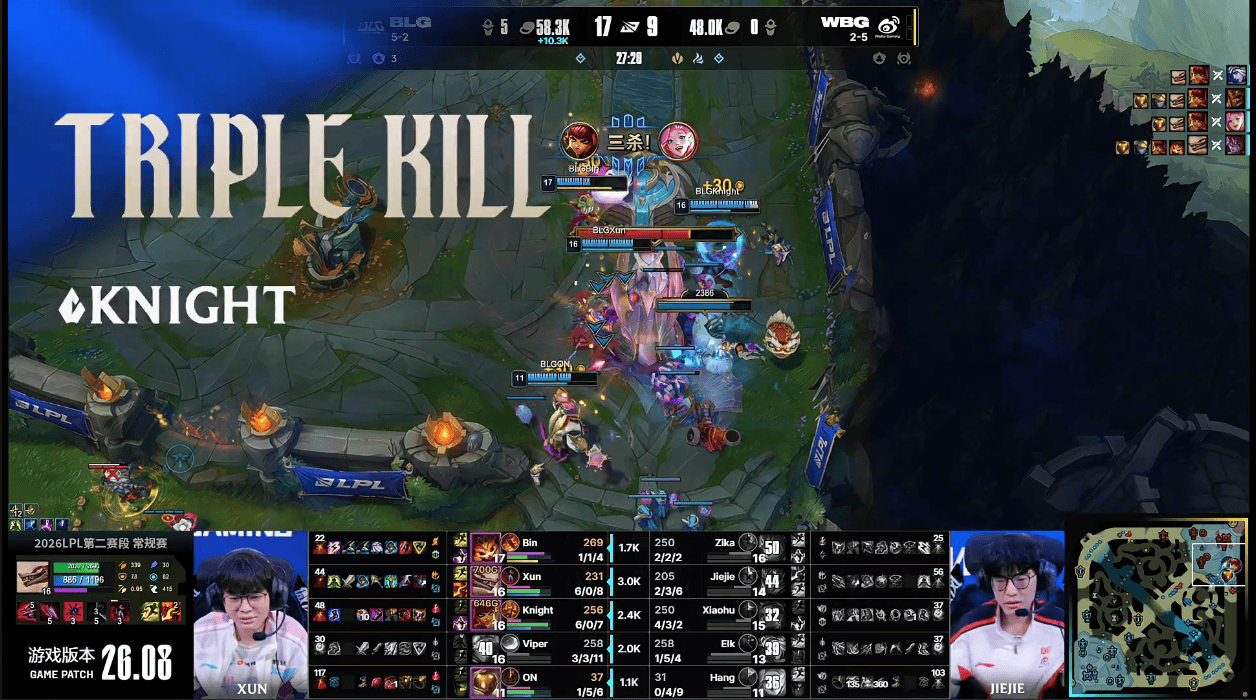This screenshot has height=700, width=1256.
Task: Select Viper's greyed-out champion portrait
Action: (x=485, y=648)
